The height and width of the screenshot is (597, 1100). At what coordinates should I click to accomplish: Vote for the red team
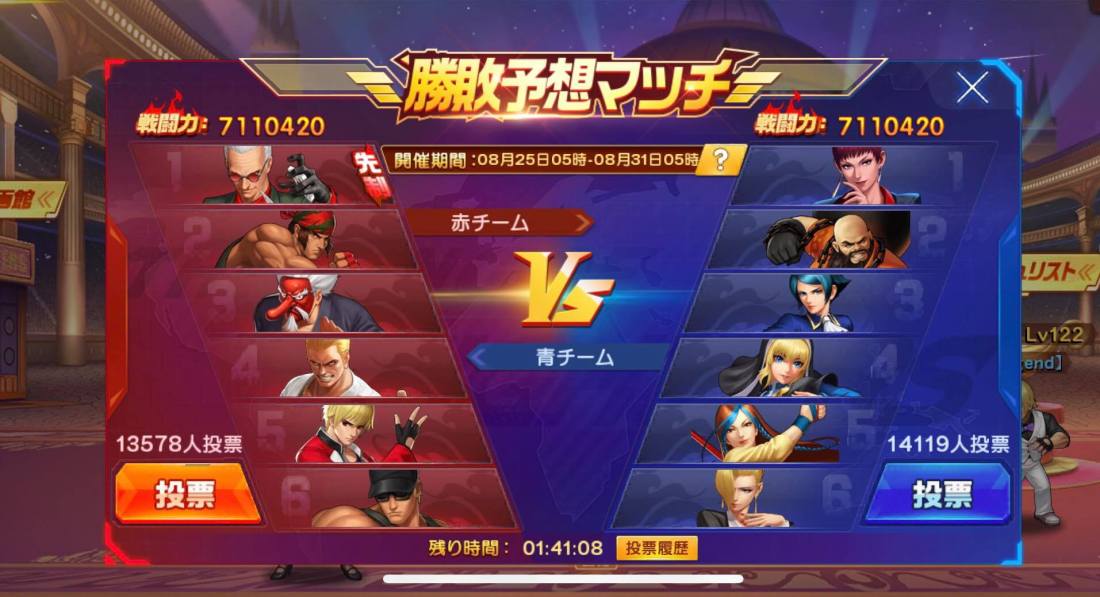coord(187,493)
